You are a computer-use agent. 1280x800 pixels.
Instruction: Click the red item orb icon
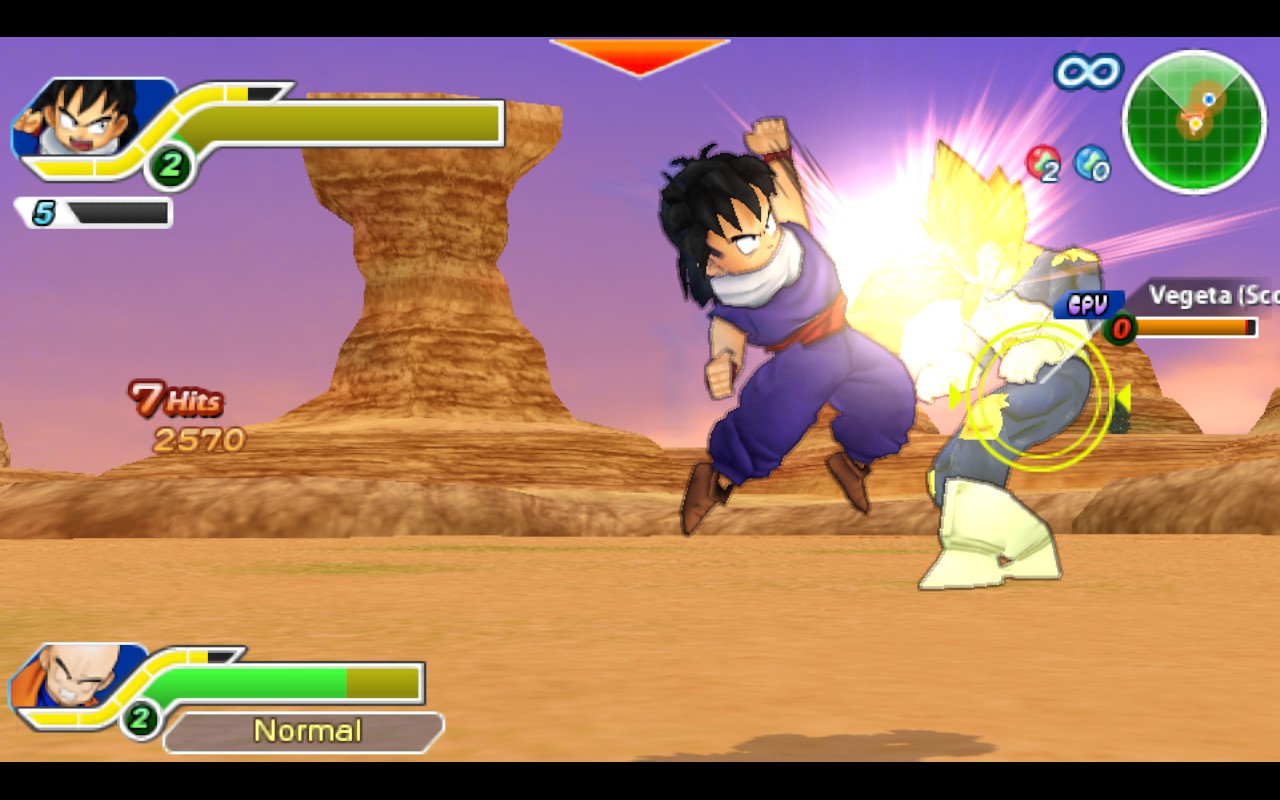1043,163
